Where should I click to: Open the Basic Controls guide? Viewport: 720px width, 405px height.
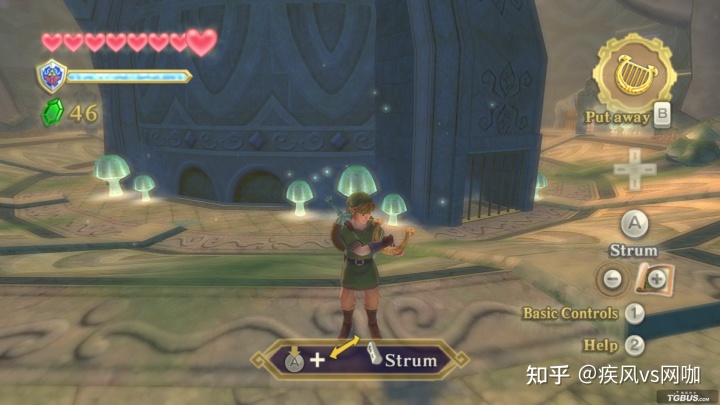point(571,313)
